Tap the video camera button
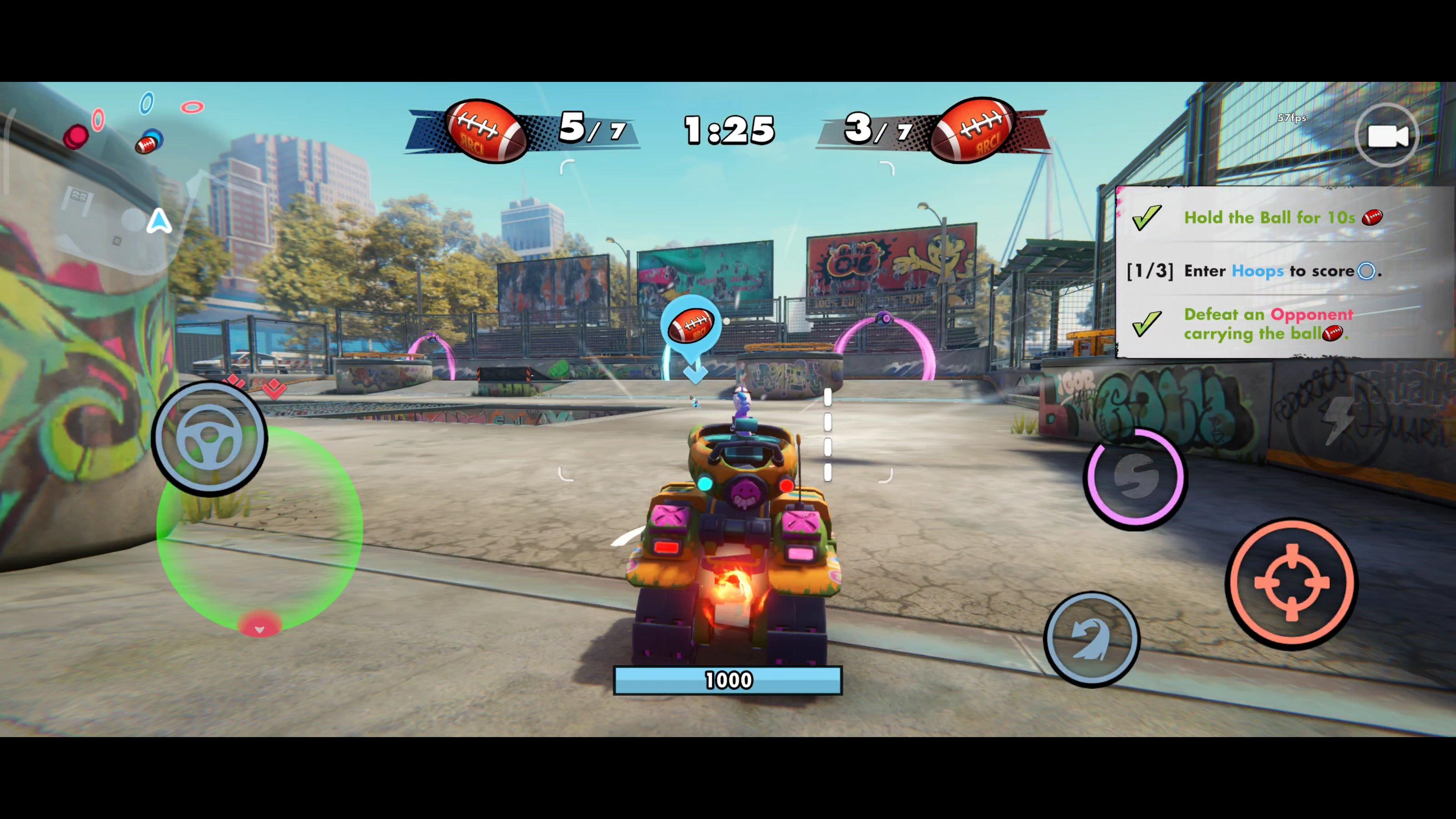Screen dimensions: 1456x819 coord(1386,136)
